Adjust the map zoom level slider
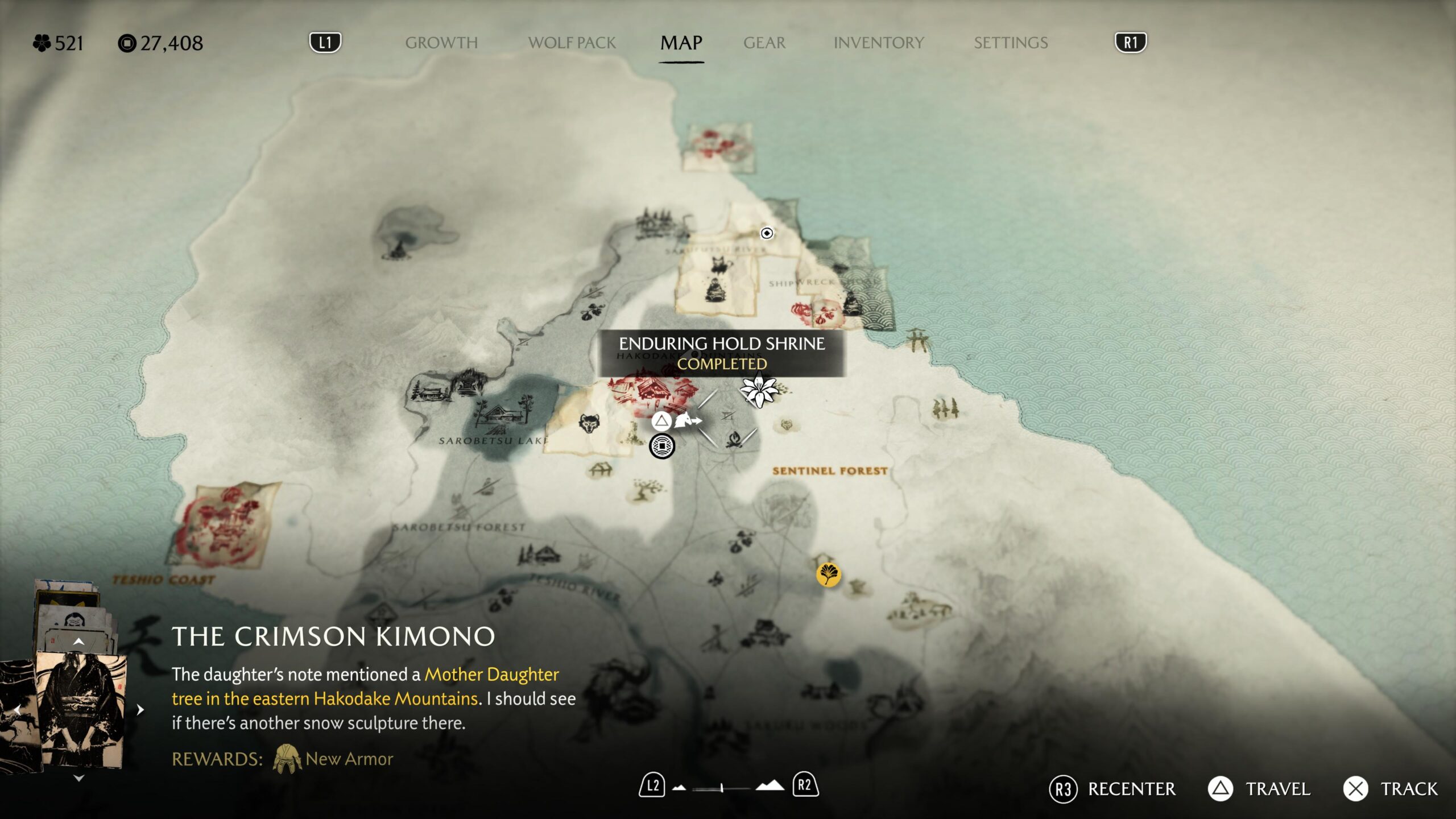Image resolution: width=1456 pixels, height=819 pixels. coord(721,788)
